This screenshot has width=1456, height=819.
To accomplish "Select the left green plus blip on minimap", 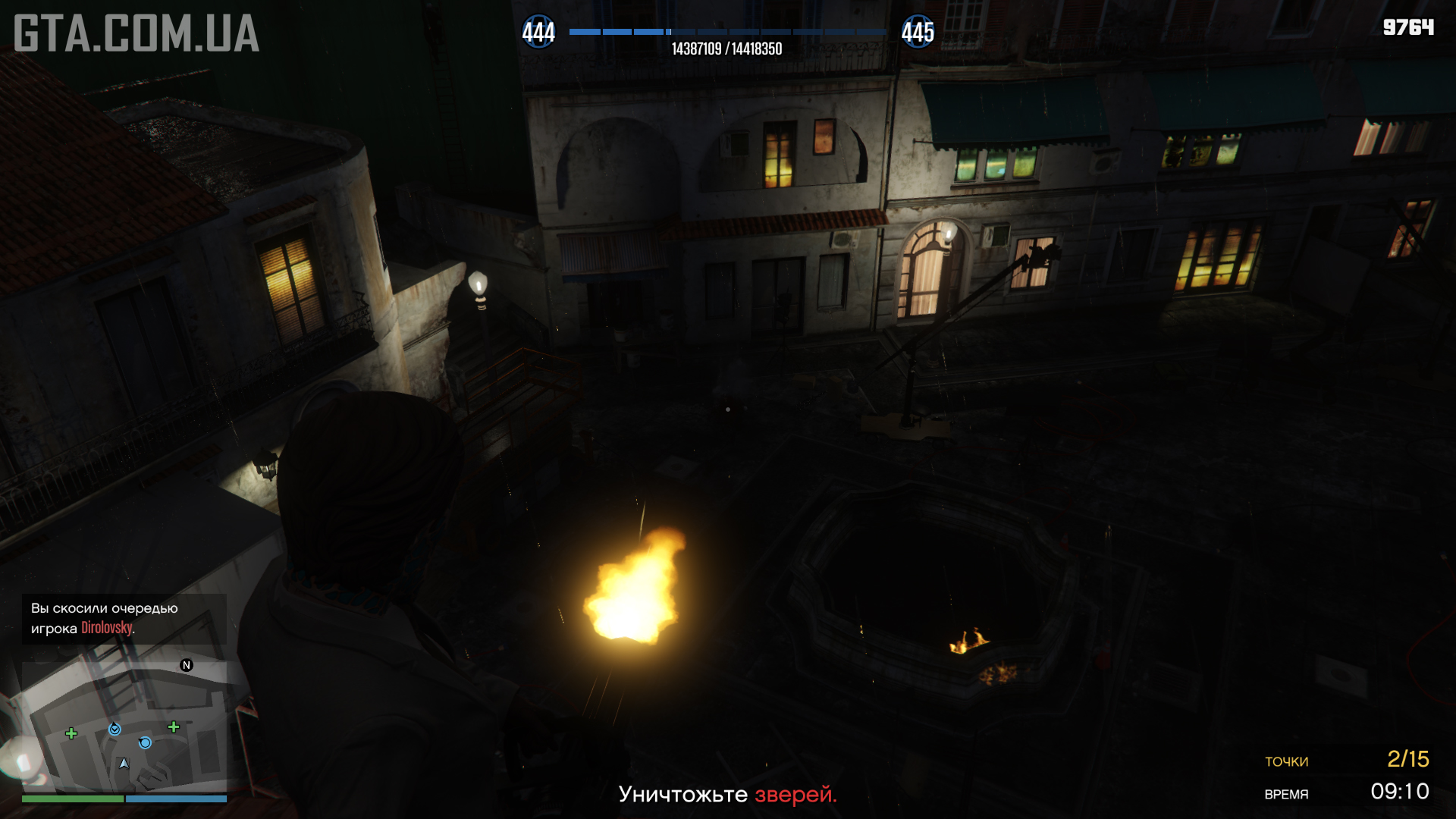I will [71, 733].
